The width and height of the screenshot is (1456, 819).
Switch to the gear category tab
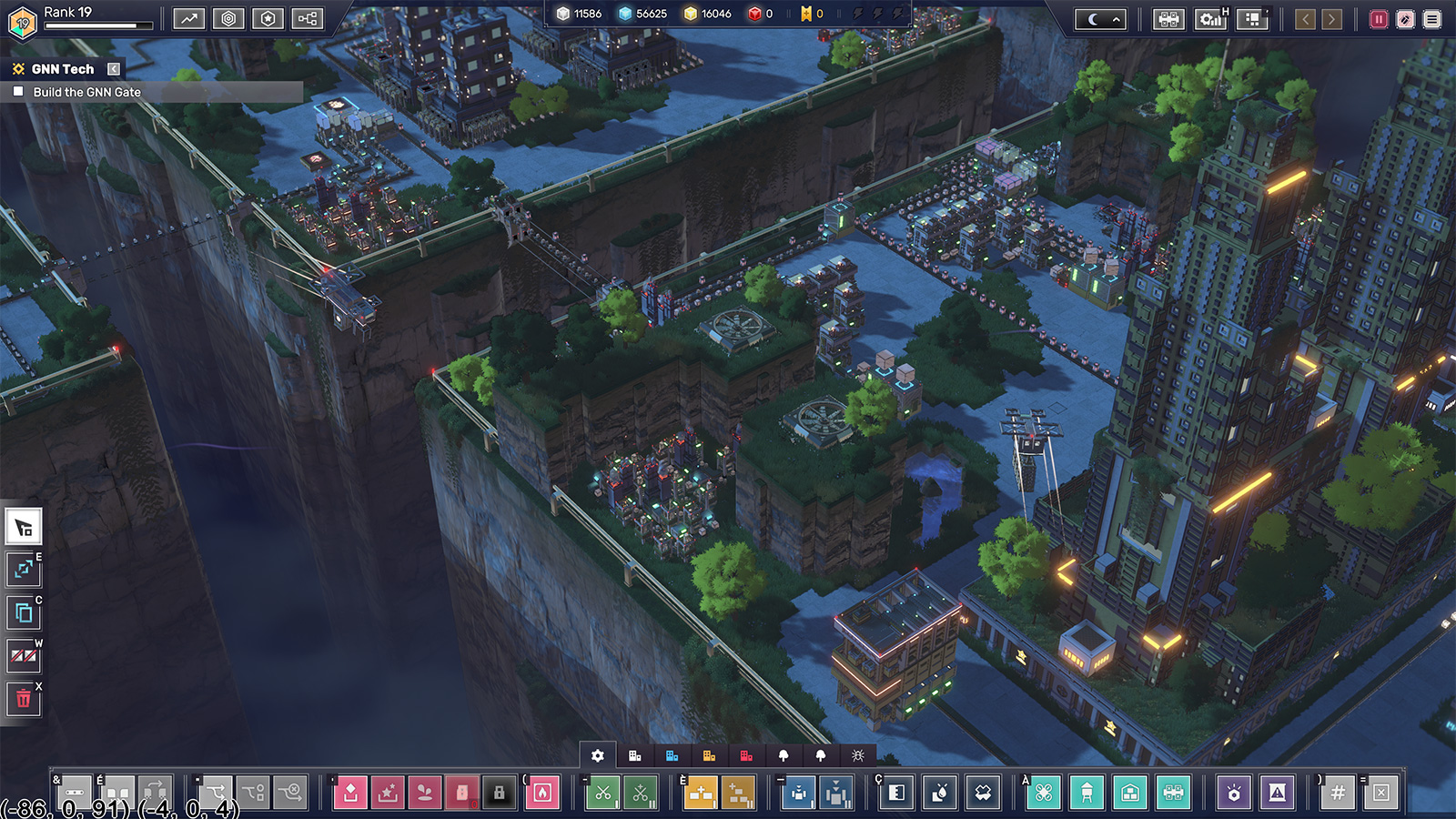(x=598, y=755)
